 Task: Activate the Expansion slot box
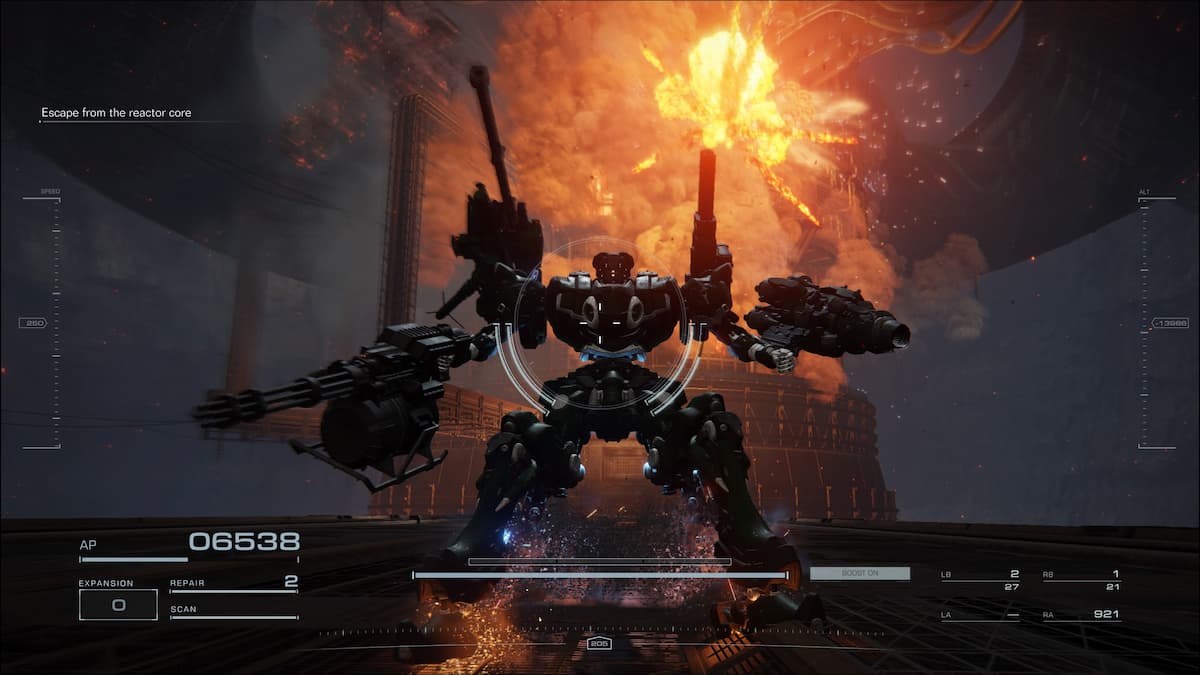pyautogui.click(x=118, y=604)
